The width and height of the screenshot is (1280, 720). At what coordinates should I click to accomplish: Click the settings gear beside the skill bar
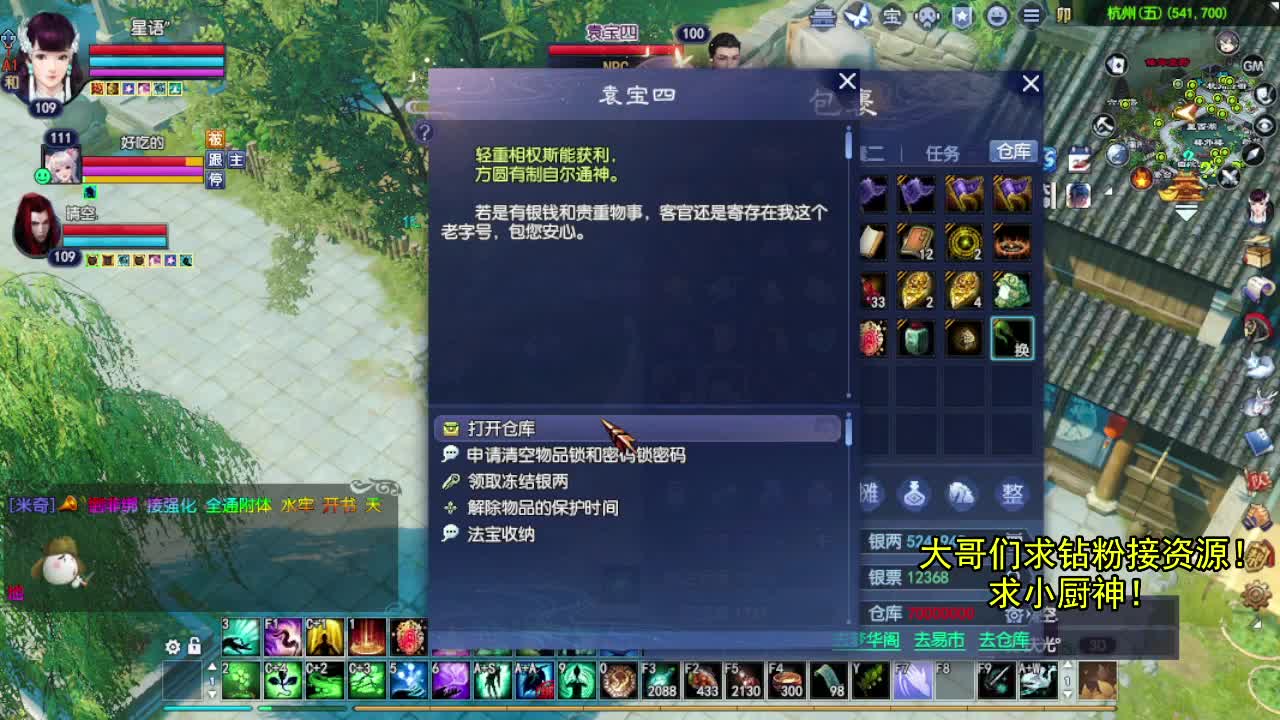[x=172, y=646]
